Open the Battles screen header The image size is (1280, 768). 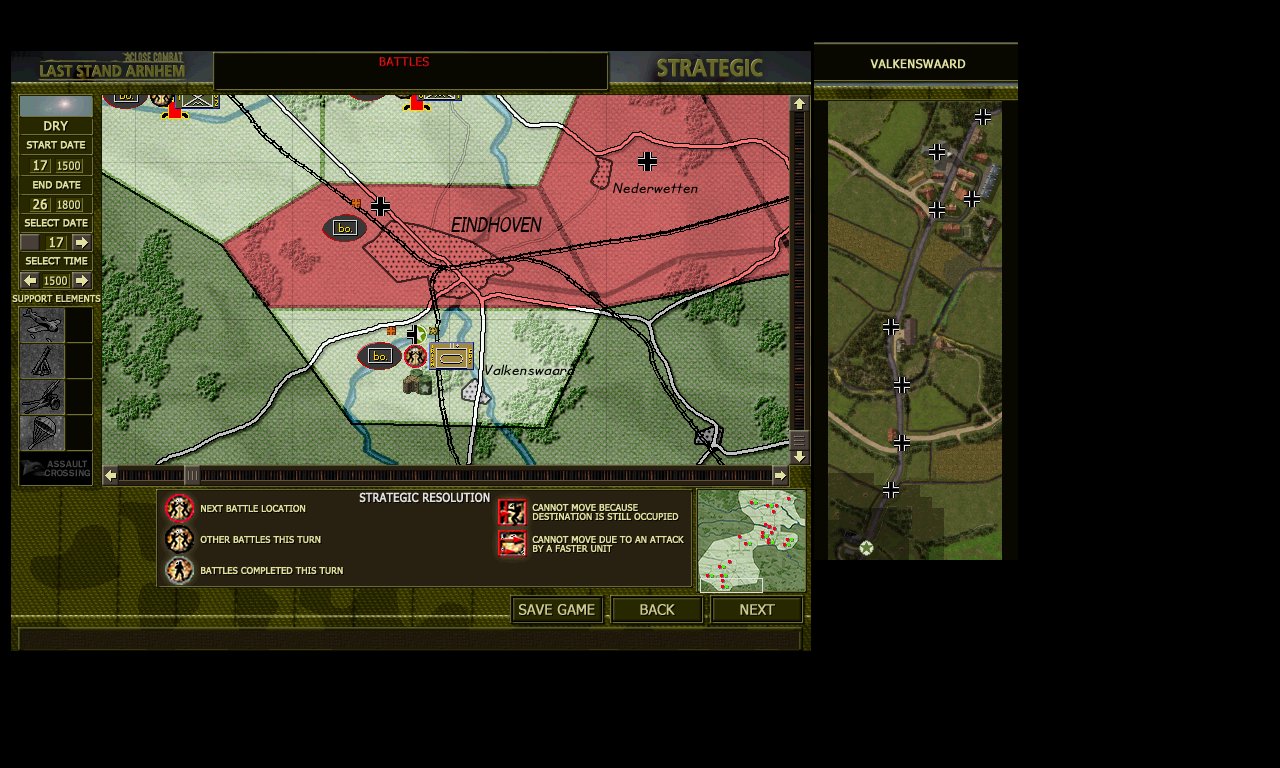click(404, 61)
